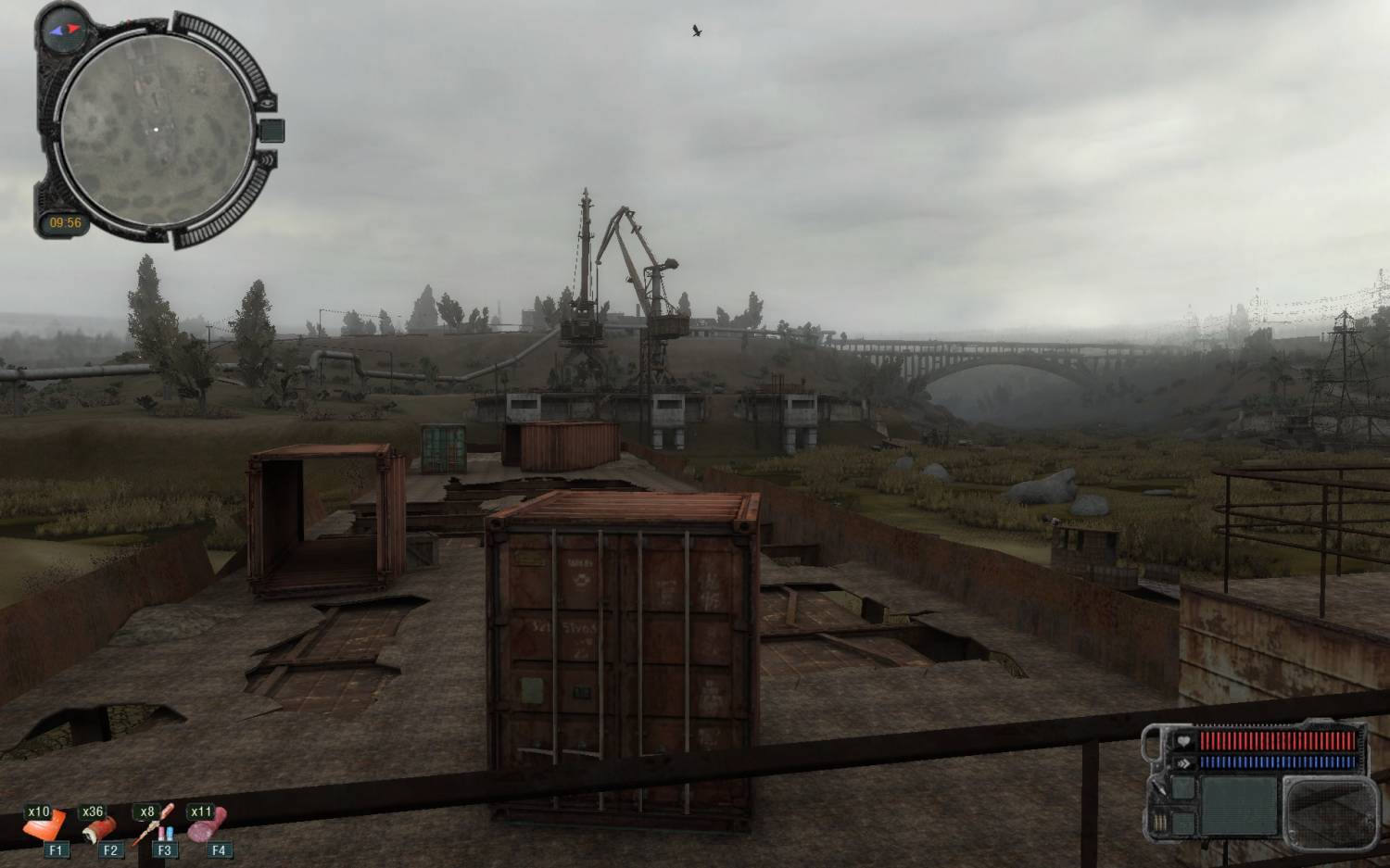This screenshot has width=1390, height=868.
Task: Click the compass needle above the minimap
Action: pyautogui.click(x=64, y=30)
